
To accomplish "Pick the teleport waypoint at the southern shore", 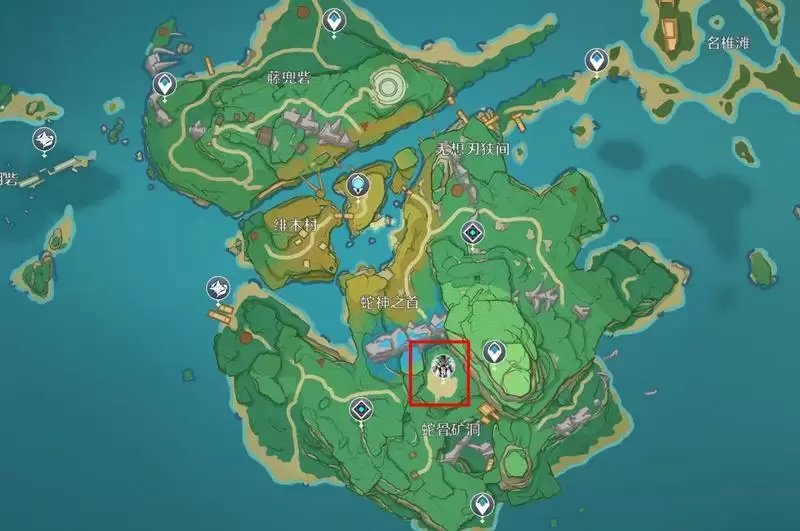I will (484, 503).
